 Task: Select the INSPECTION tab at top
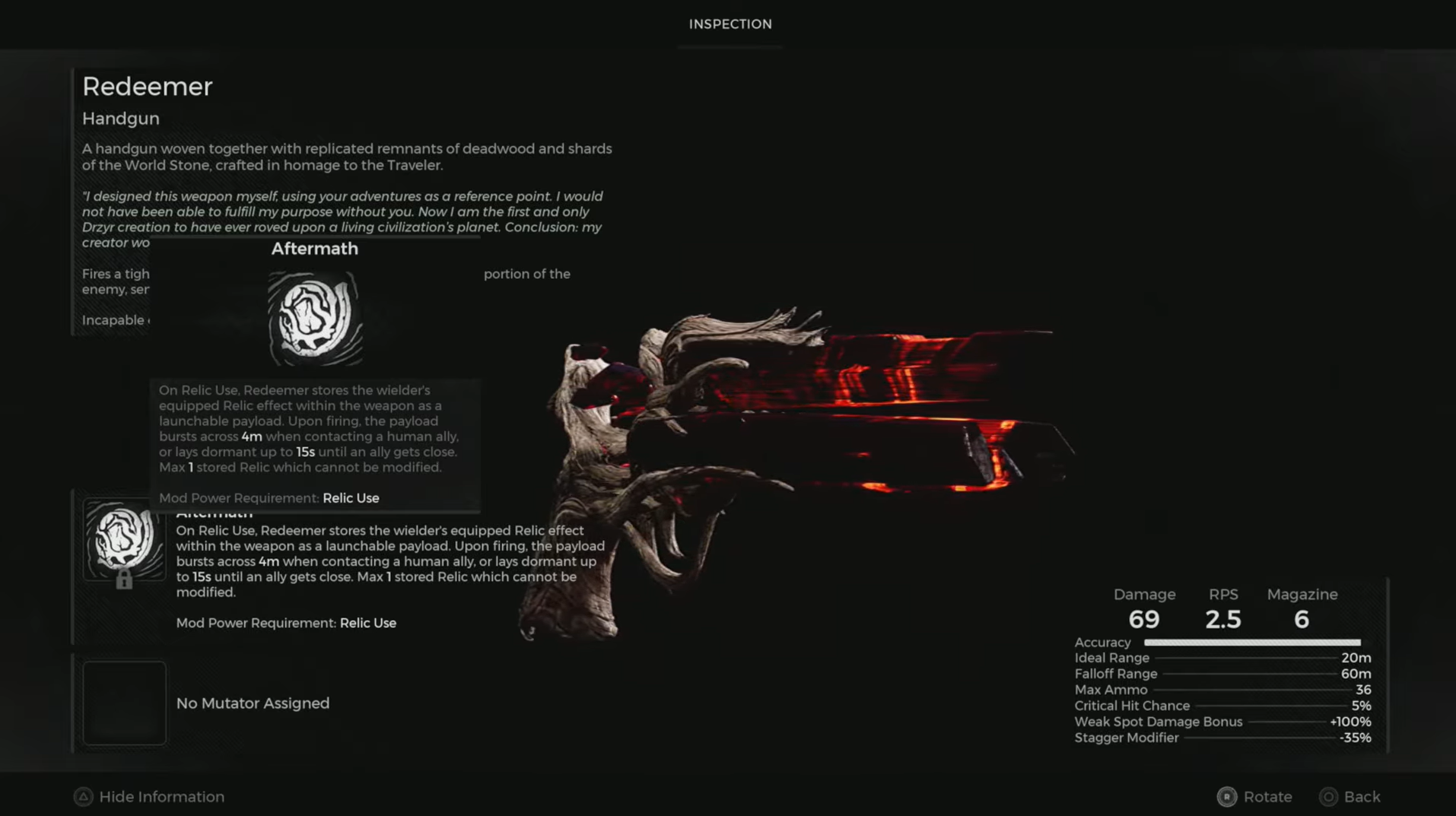[x=730, y=24]
